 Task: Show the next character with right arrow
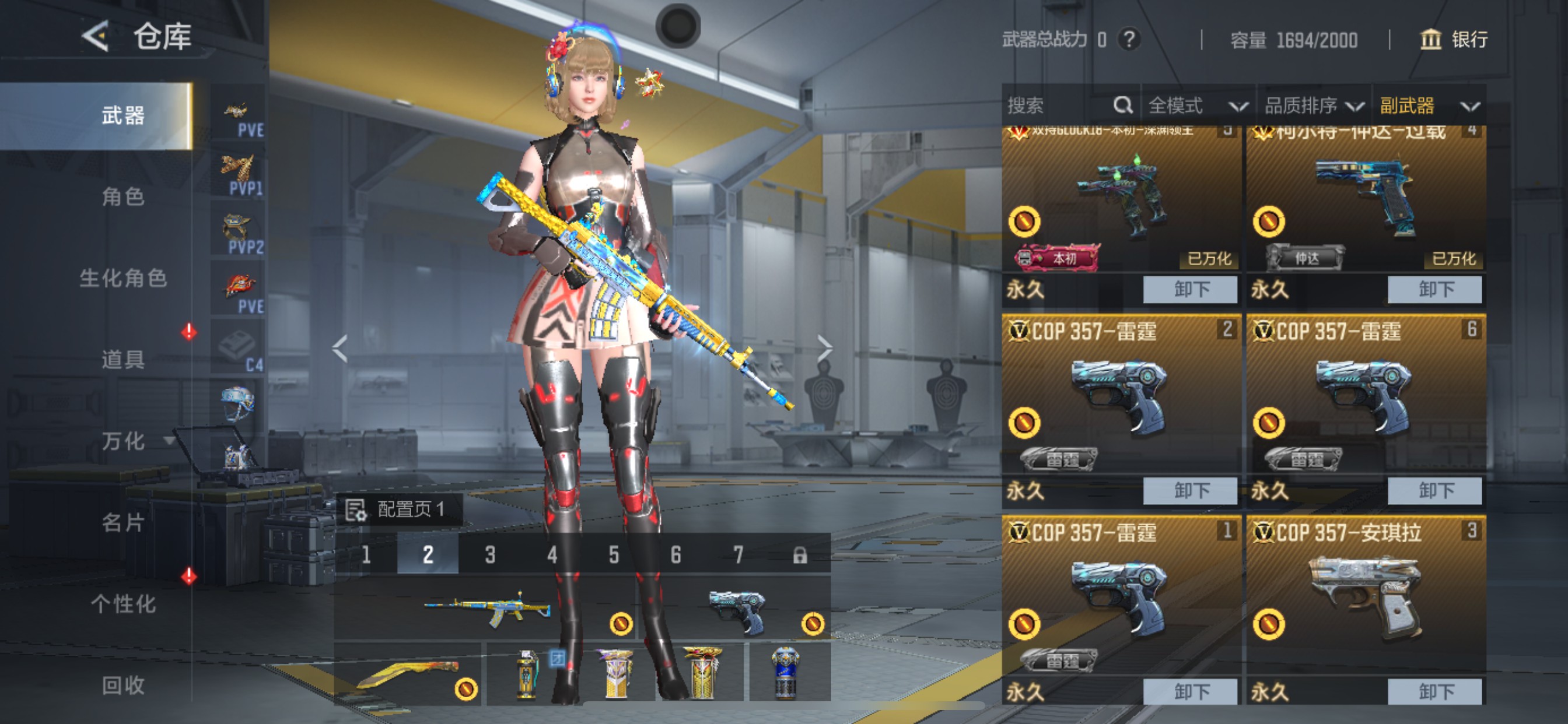click(x=825, y=349)
